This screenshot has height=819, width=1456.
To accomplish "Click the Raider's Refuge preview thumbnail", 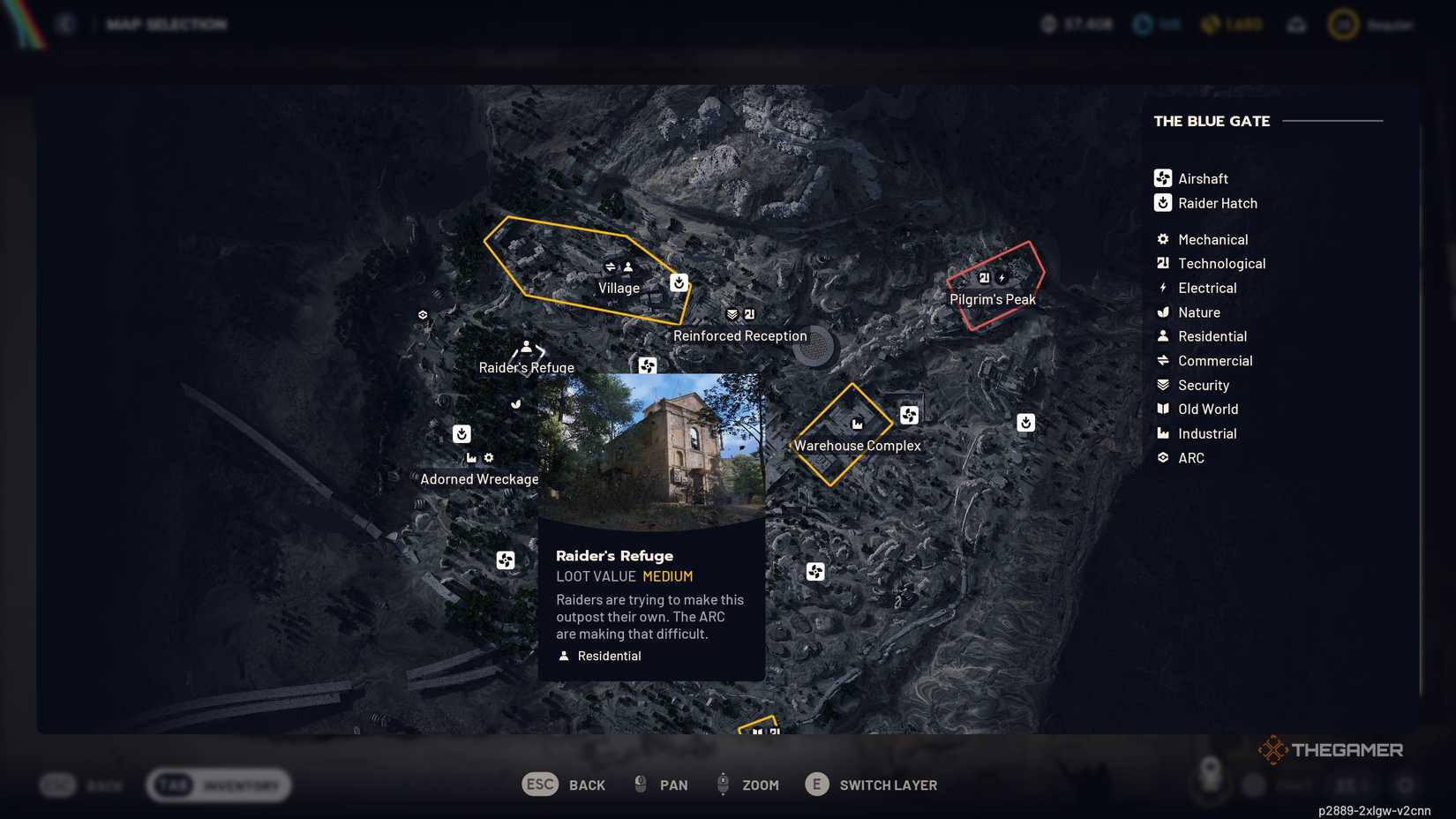I will (x=650, y=452).
